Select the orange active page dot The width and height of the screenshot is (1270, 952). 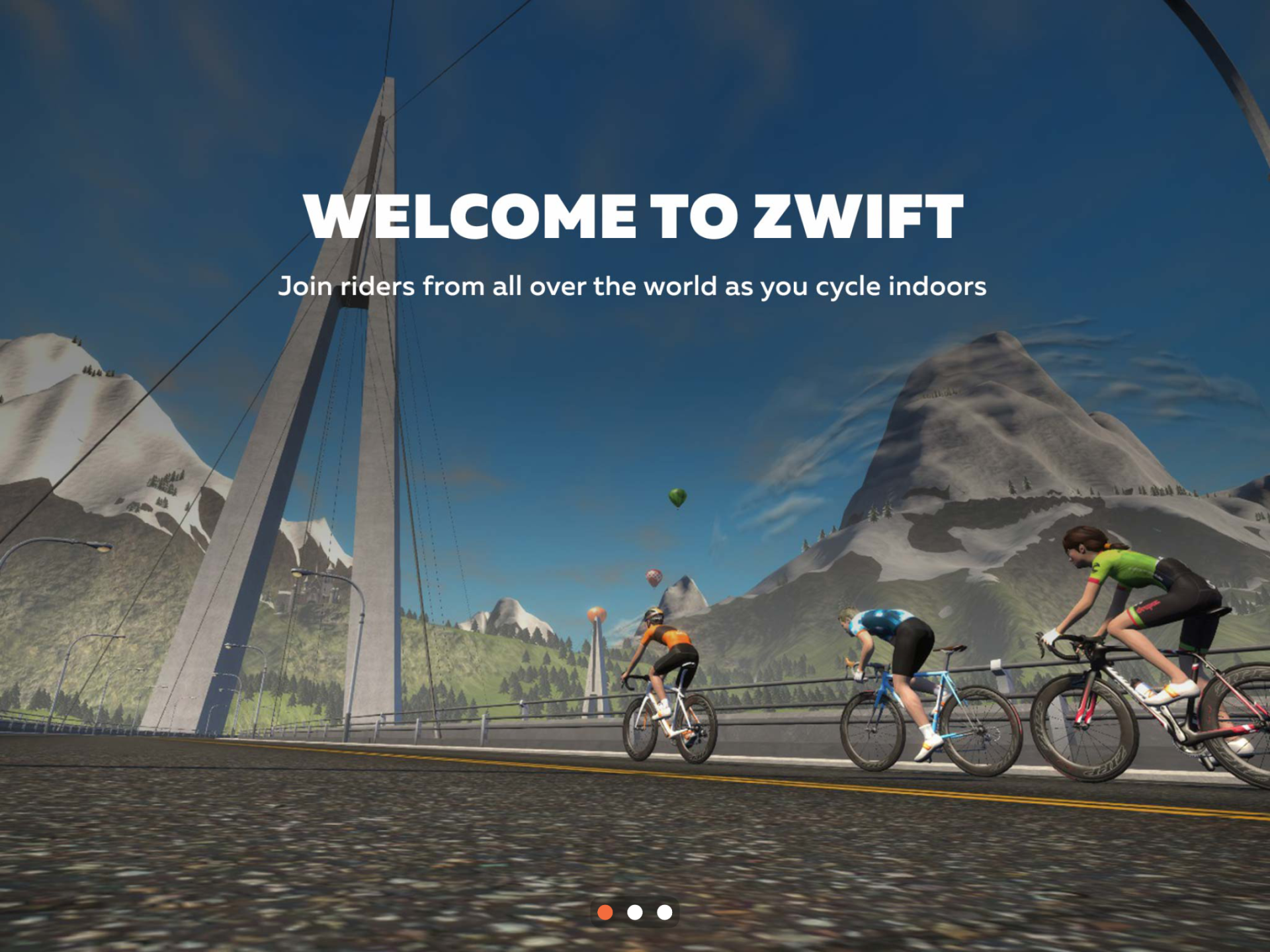(605, 912)
